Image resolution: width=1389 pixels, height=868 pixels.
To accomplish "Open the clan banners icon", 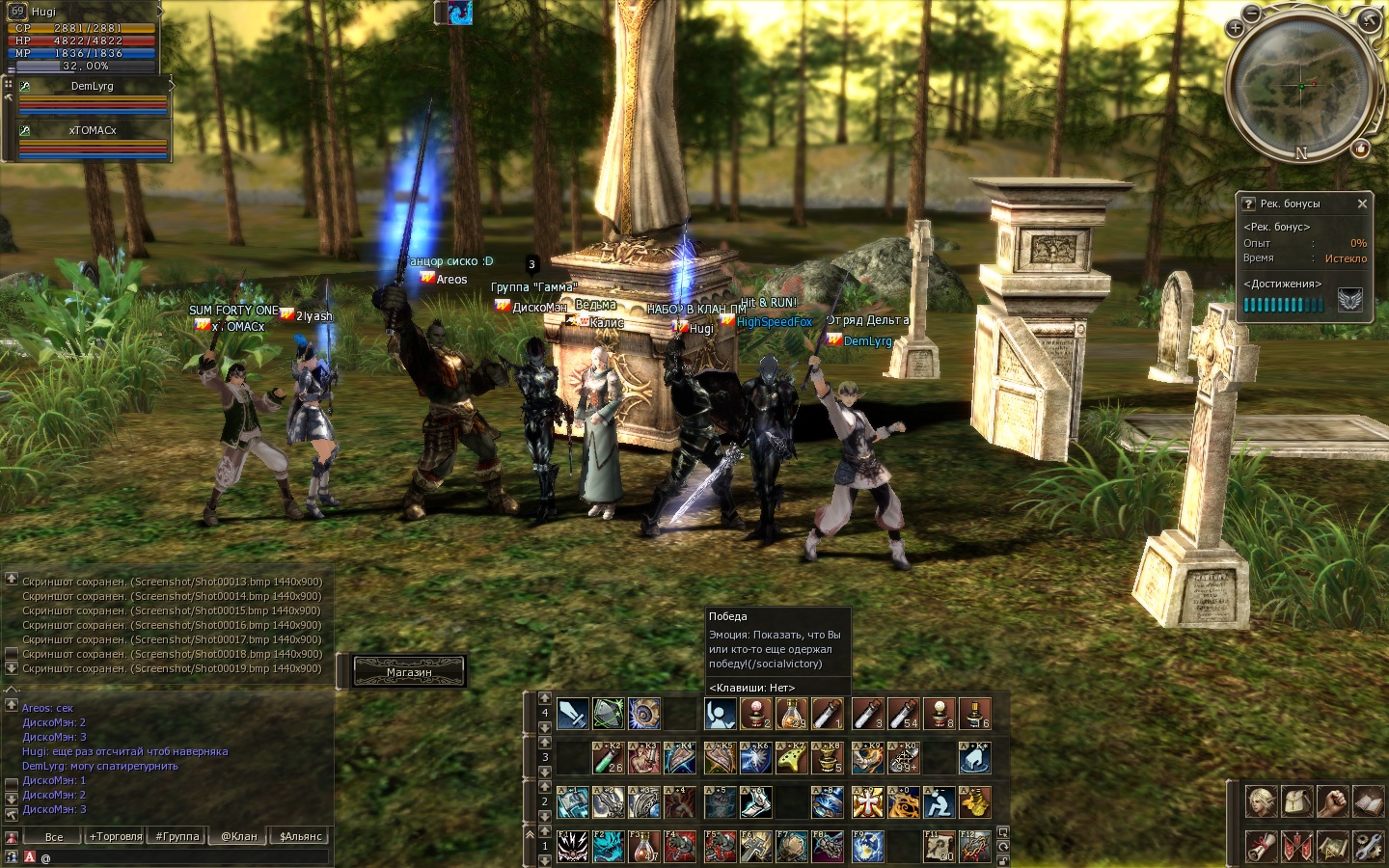I will click(1297, 846).
